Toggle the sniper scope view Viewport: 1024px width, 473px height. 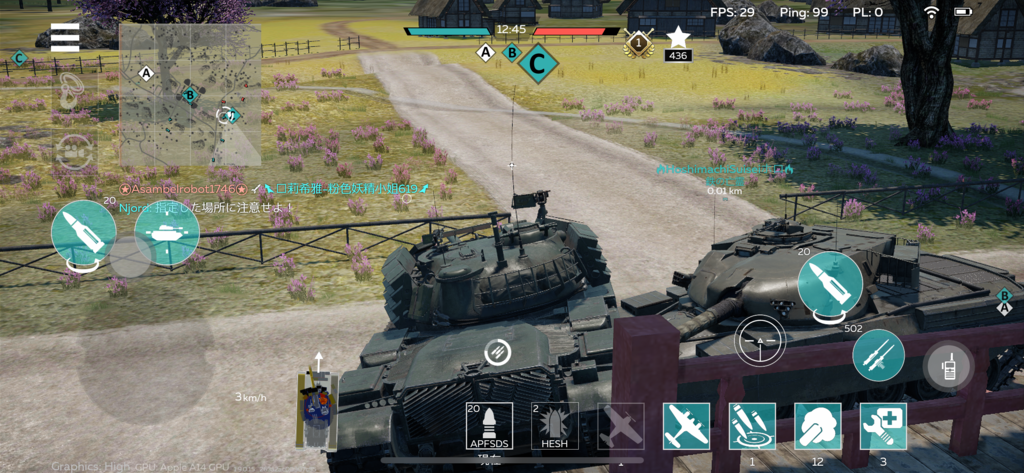[x=760, y=342]
